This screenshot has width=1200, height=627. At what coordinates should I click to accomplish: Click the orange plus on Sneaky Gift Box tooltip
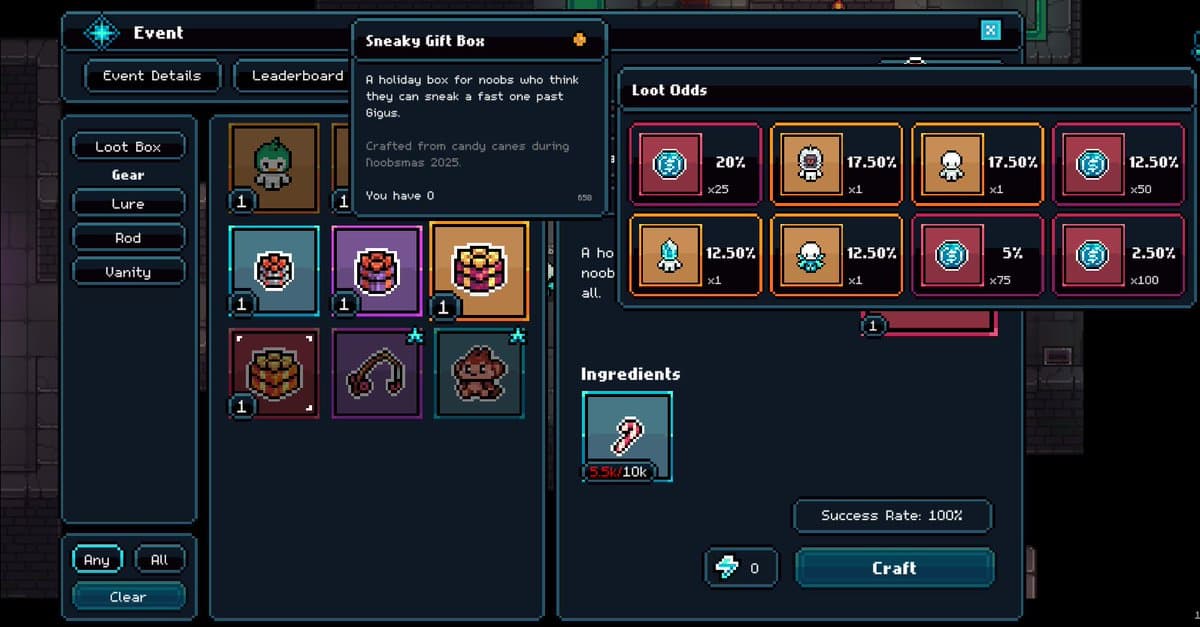tap(579, 41)
